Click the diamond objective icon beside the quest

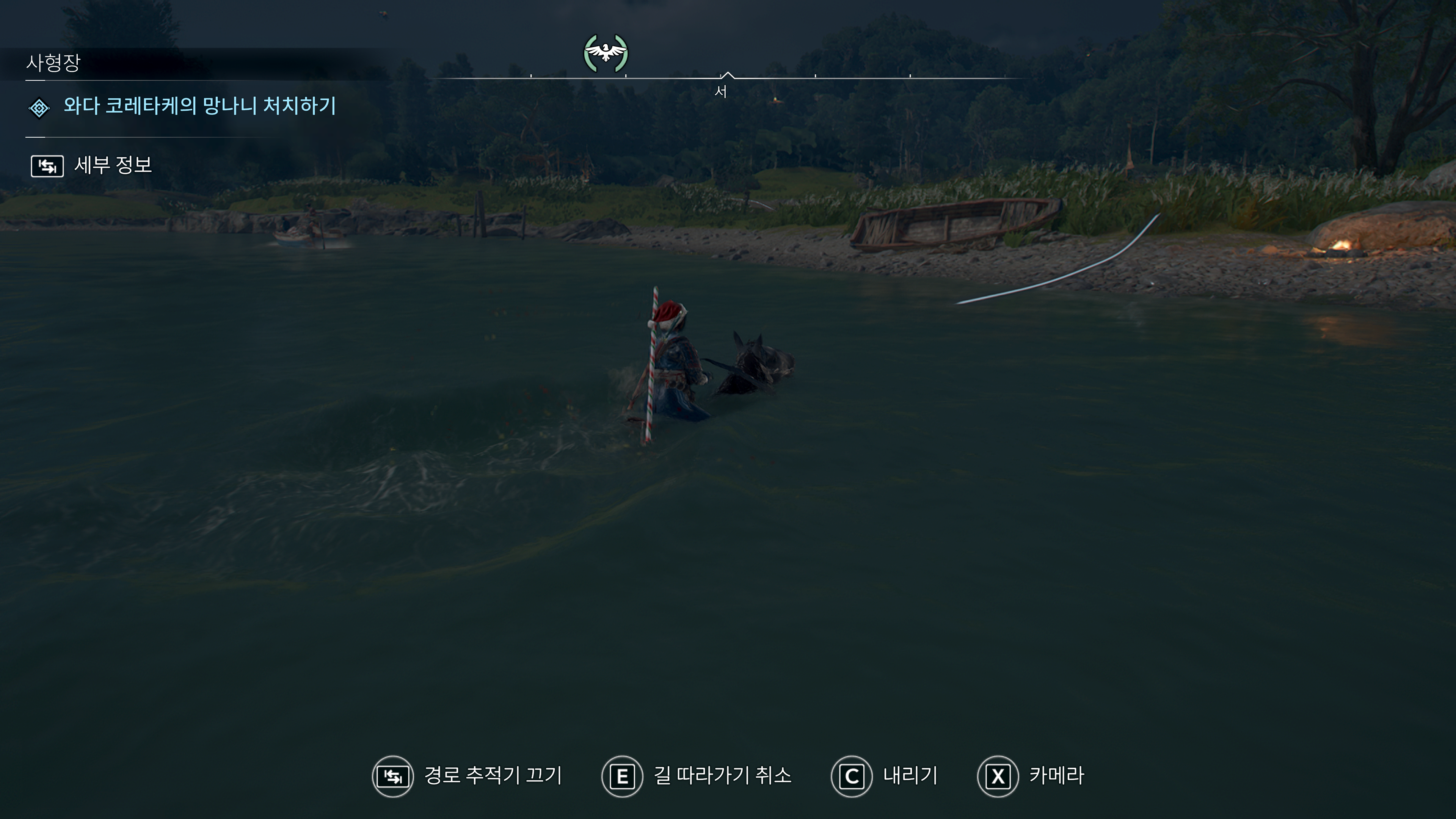coord(39,108)
